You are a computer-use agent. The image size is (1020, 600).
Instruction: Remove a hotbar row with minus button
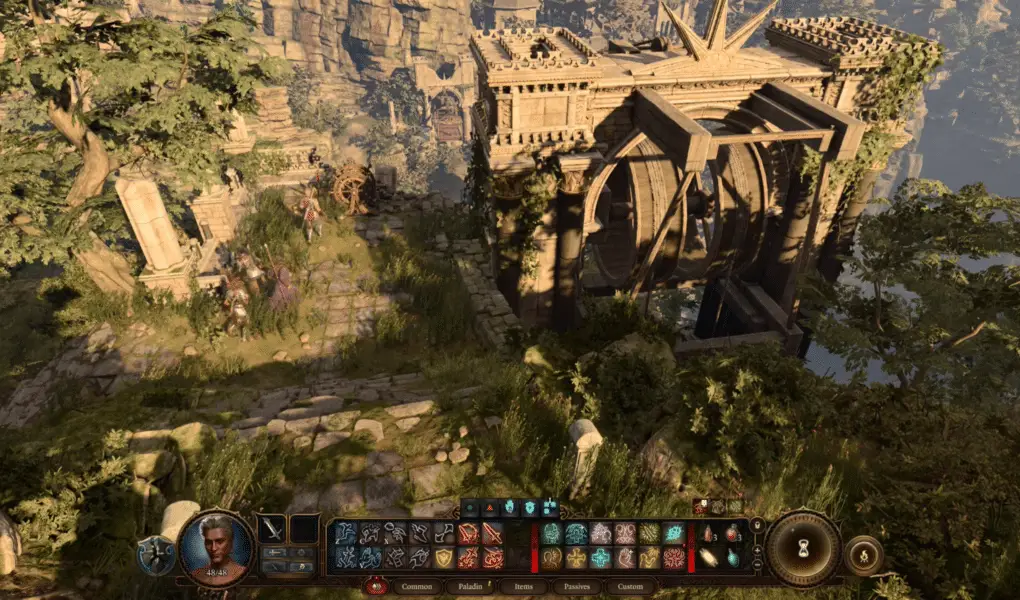tap(757, 564)
